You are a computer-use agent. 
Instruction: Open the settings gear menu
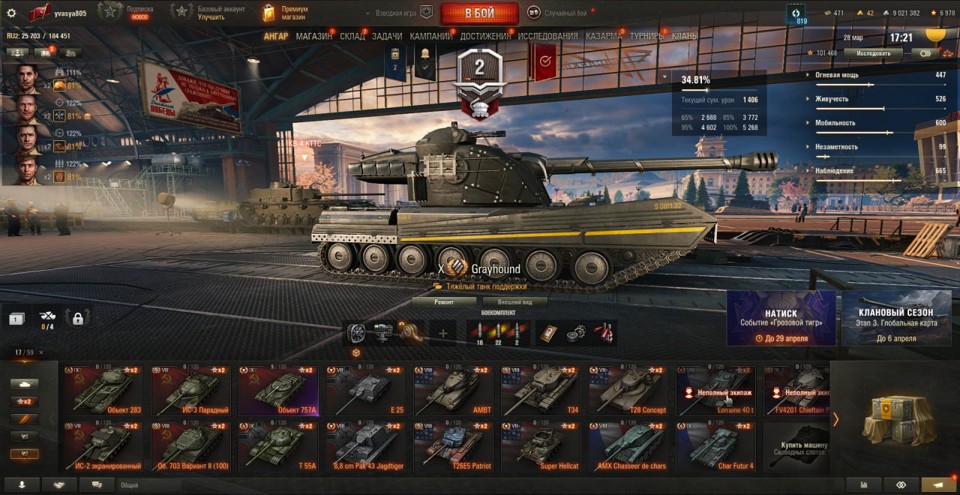pyautogui.click(x=11, y=13)
